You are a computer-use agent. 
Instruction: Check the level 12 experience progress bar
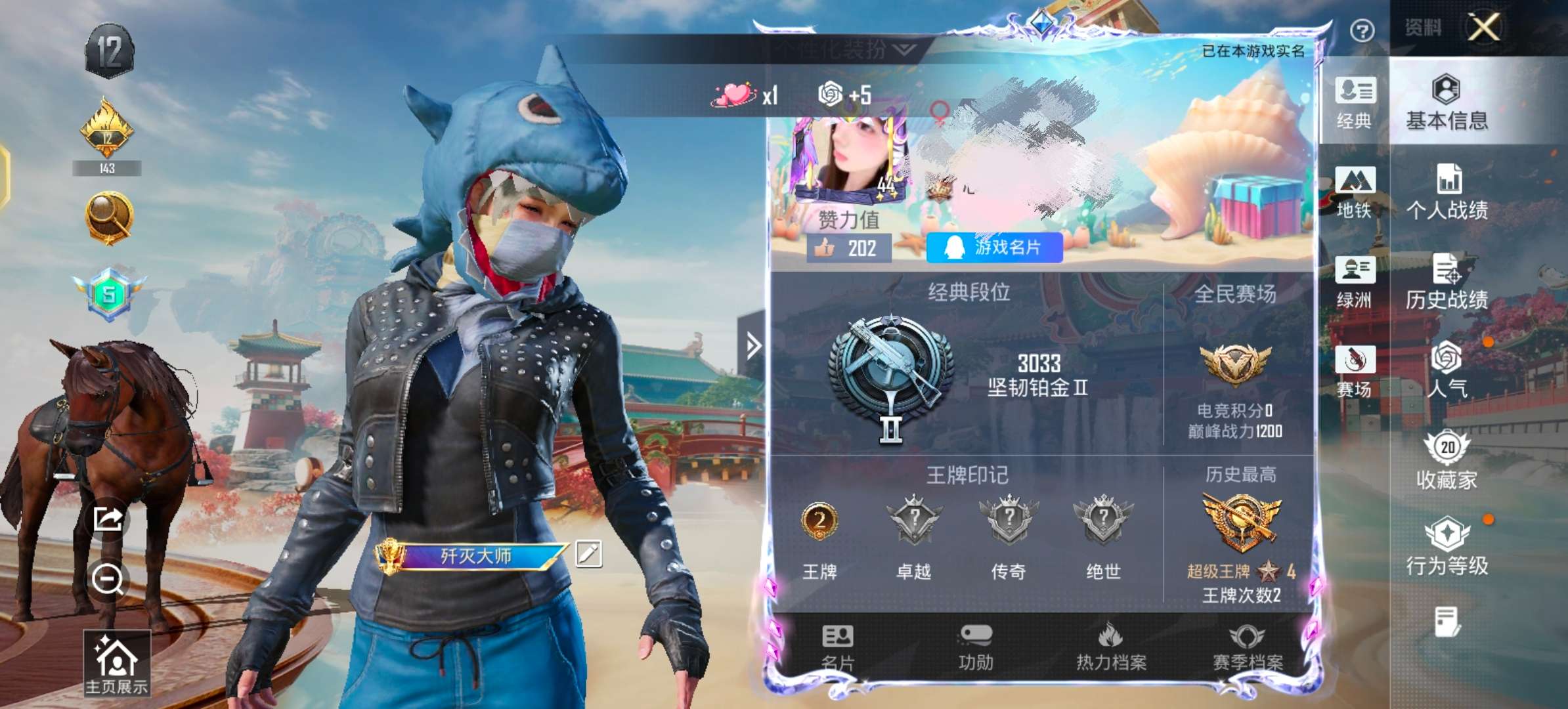click(x=109, y=168)
